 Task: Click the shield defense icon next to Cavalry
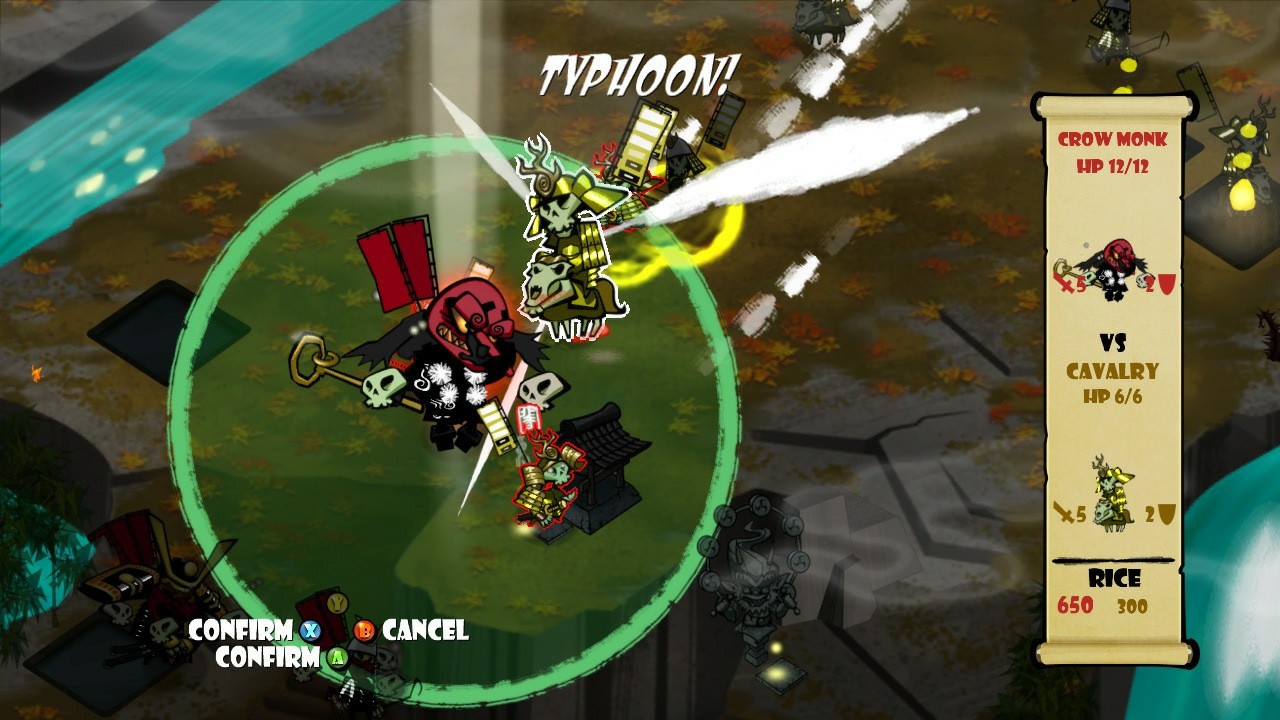(x=1166, y=512)
